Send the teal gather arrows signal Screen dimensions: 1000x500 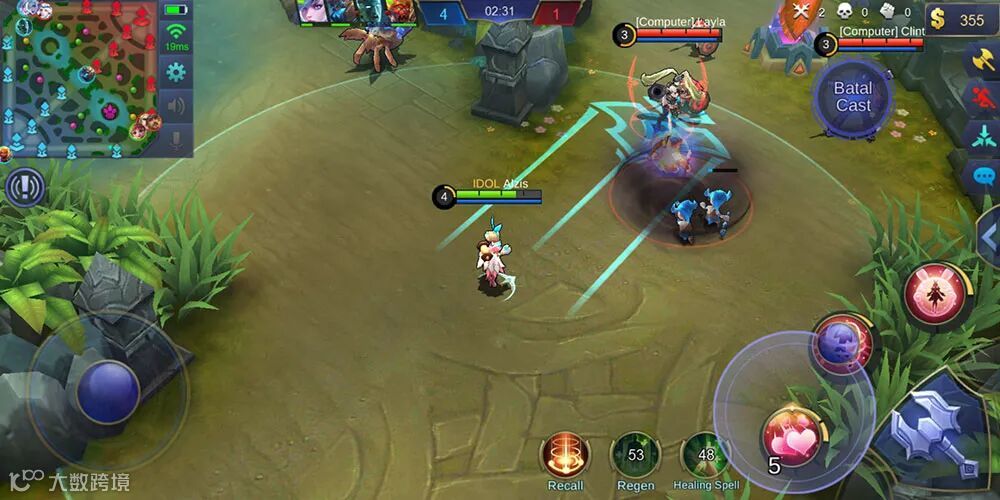point(980,136)
